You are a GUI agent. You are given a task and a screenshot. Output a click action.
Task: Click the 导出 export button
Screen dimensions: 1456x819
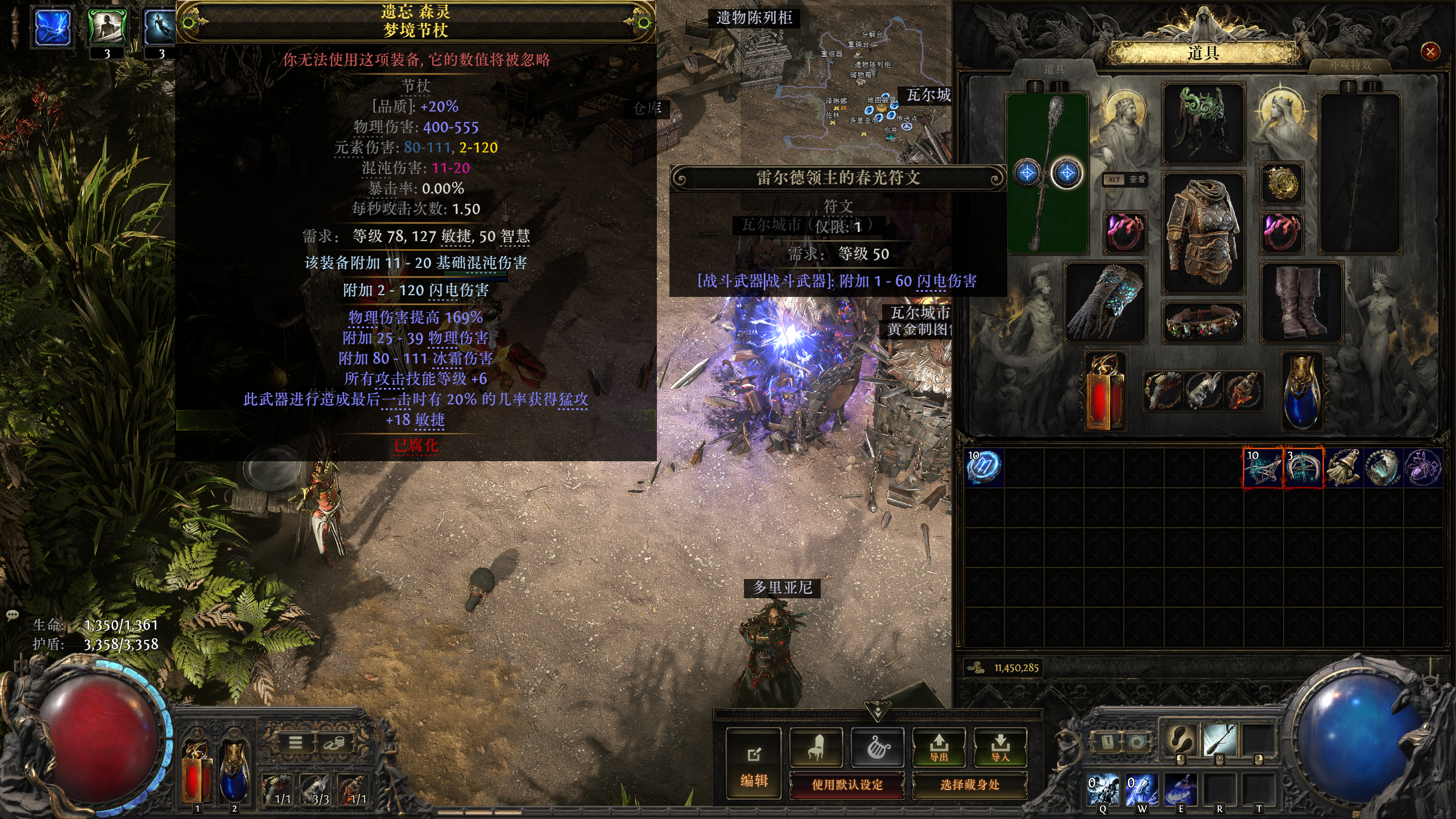point(938,747)
